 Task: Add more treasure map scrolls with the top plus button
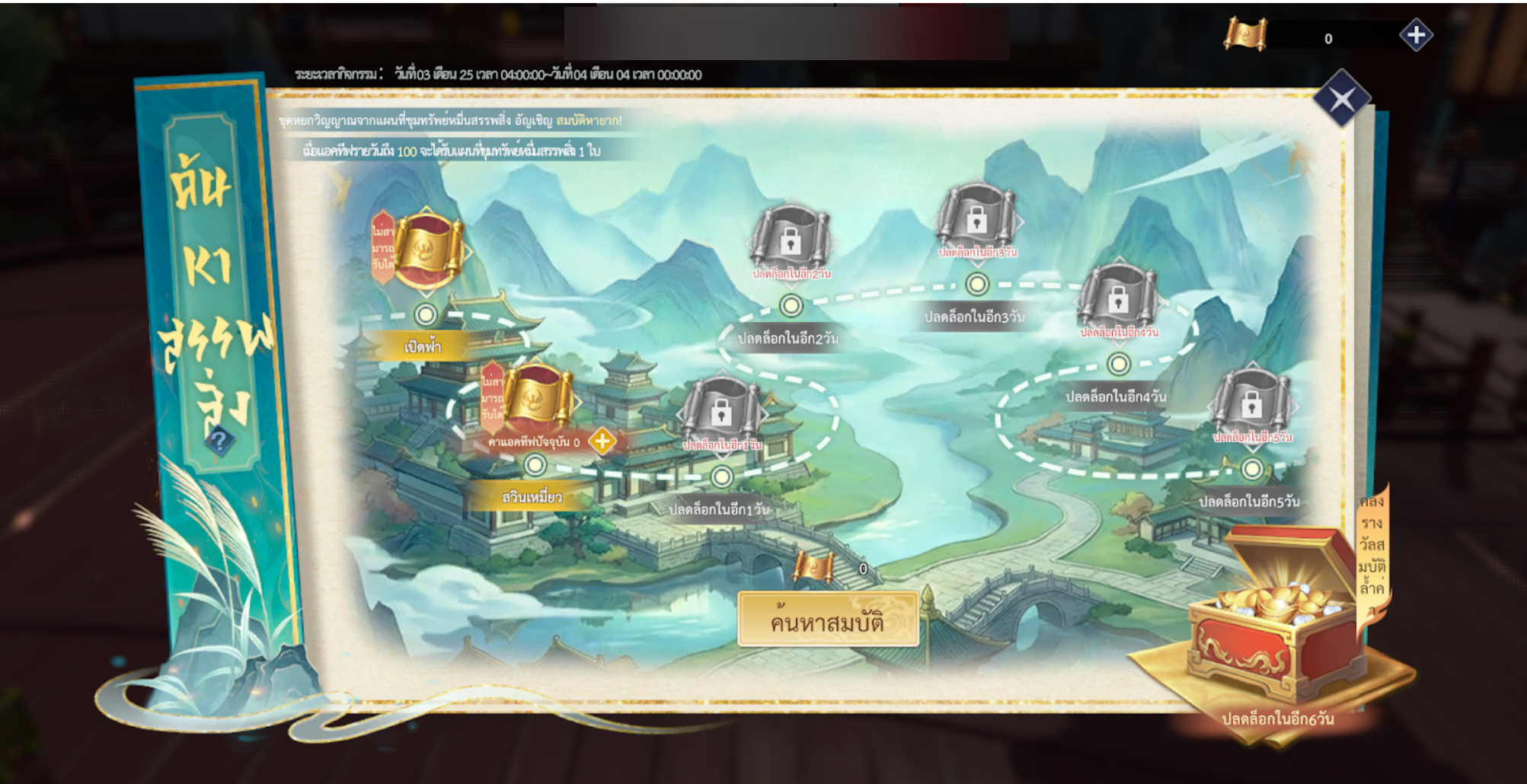[1416, 35]
